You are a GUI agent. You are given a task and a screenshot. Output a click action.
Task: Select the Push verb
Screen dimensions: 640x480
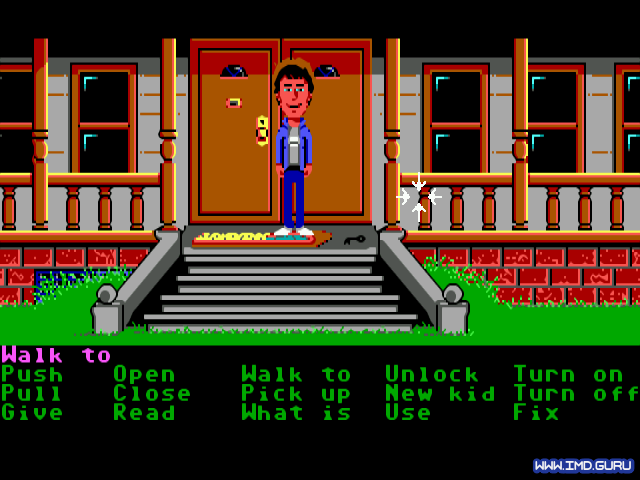[x=32, y=375]
